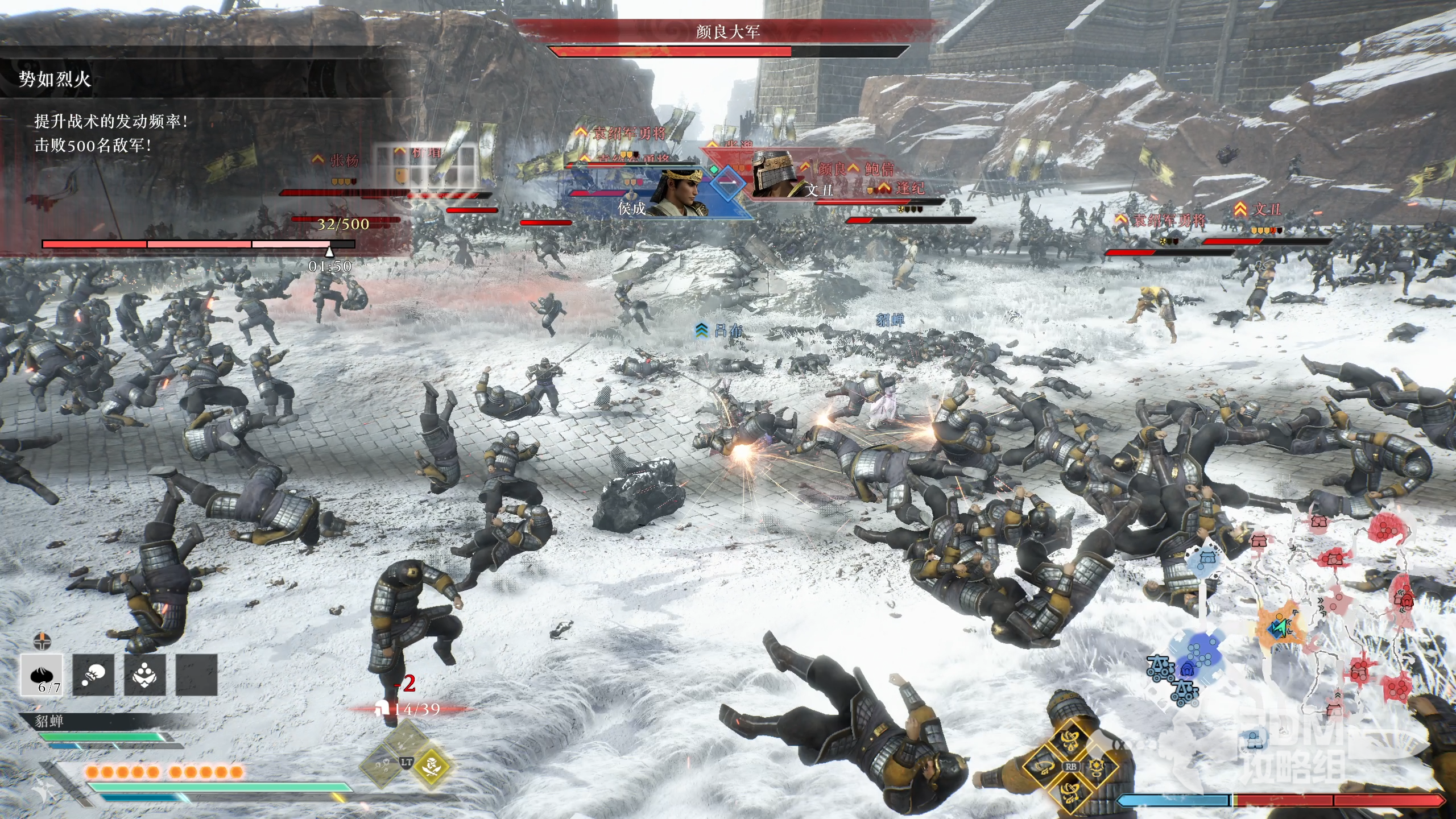Choose the arrow volley tactic diamond

406,739
